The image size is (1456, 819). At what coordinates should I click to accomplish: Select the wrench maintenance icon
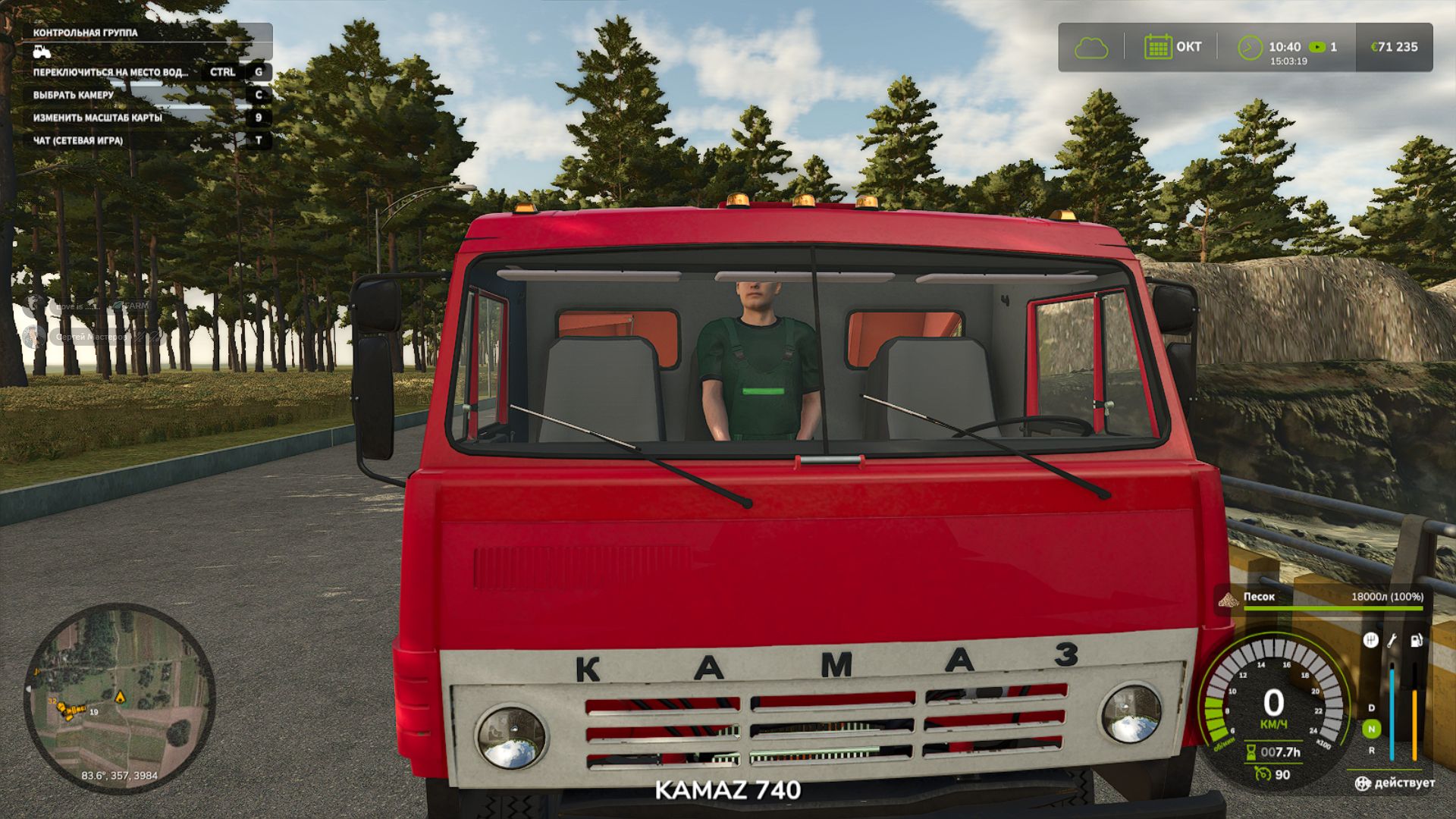click(1391, 642)
